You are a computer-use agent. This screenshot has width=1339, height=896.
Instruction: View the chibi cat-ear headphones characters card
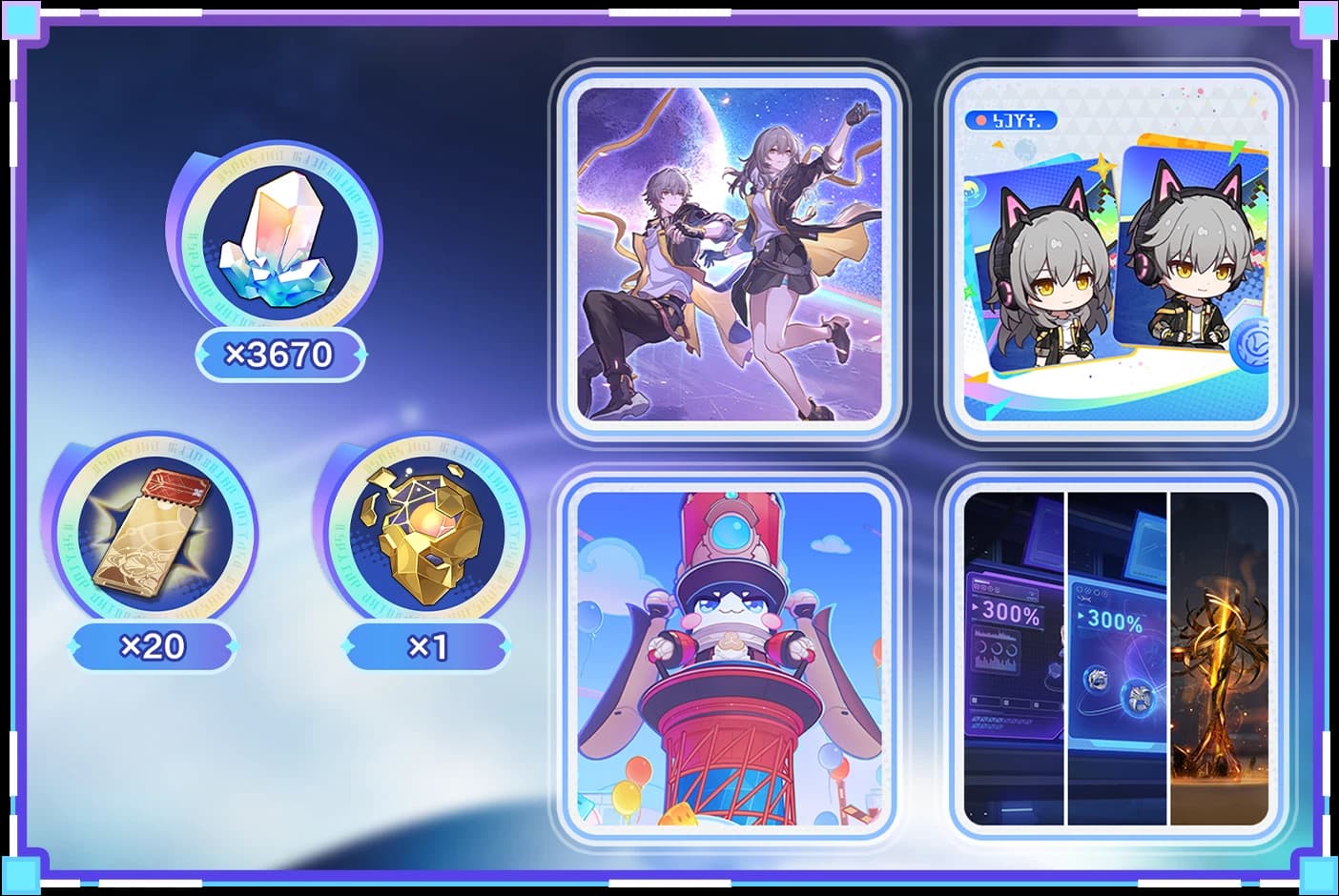1116,254
